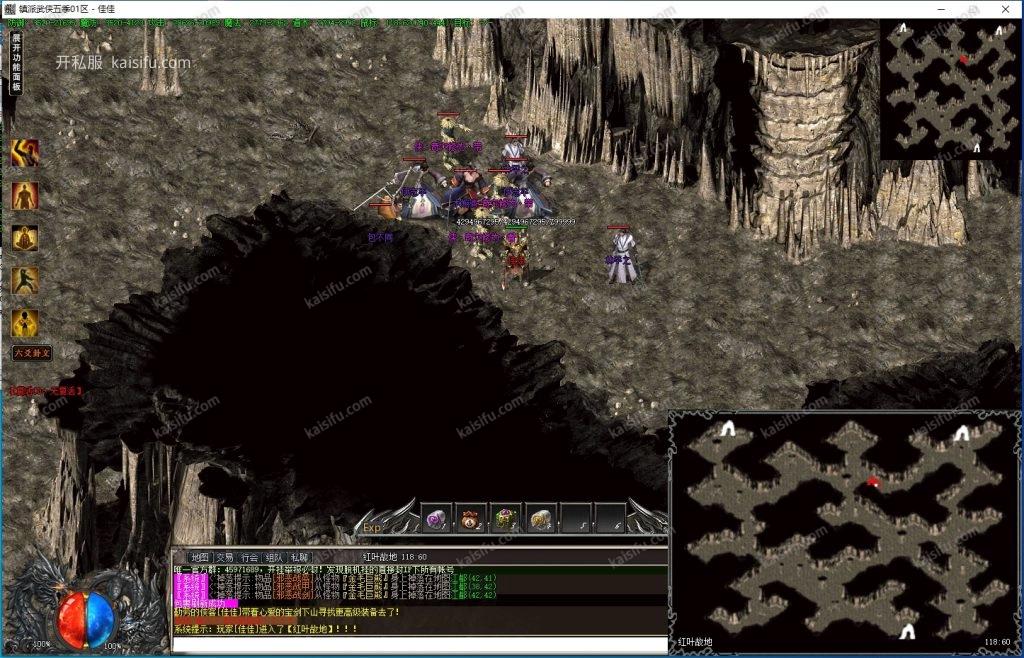The height and width of the screenshot is (658, 1024).
Task: Use the golden scroll in hotbar slot 4
Action: 541,519
